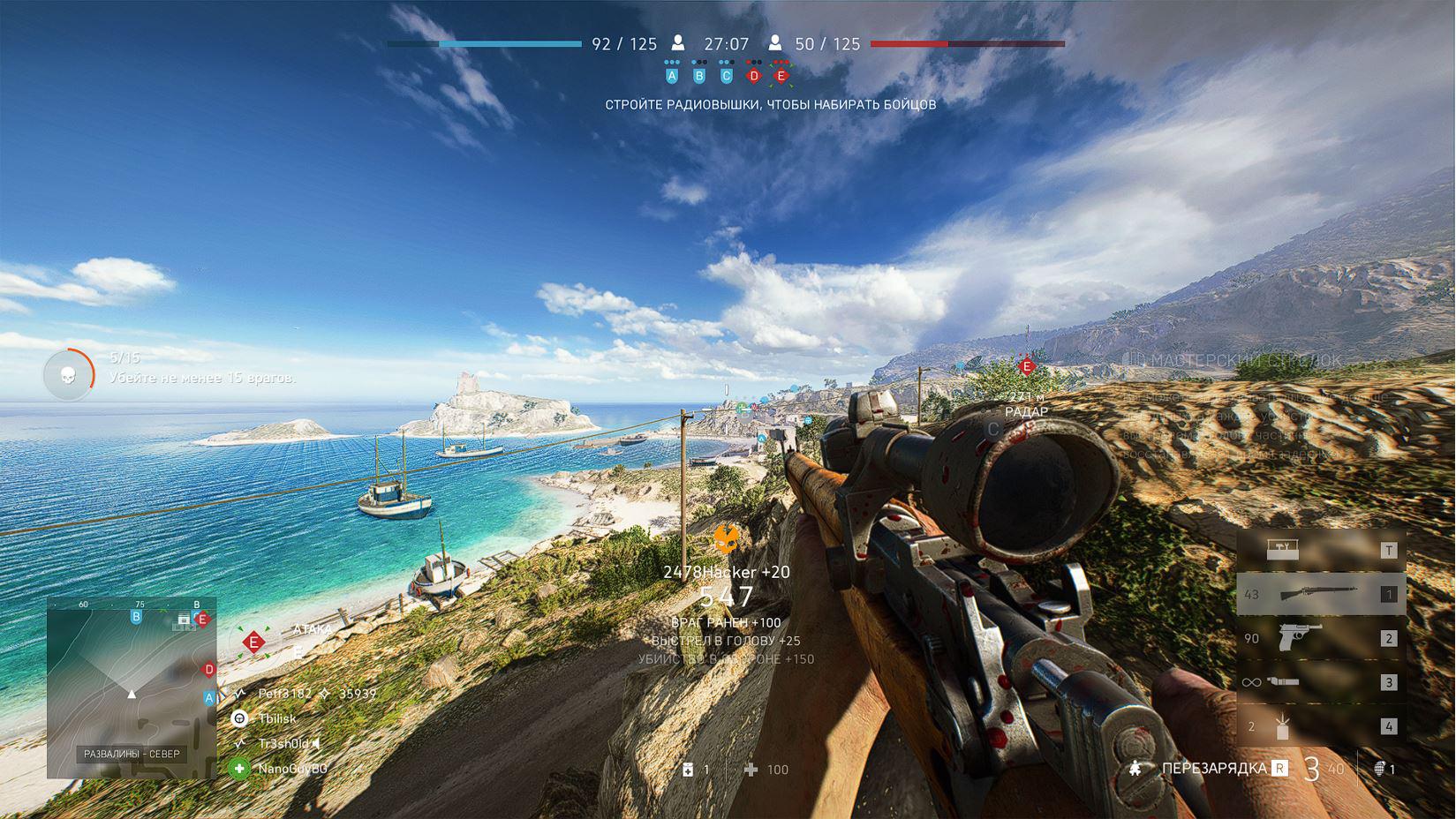Viewport: 1456px width, 819px height.
Task: Click the skull assignment tracker icon
Action: click(x=68, y=376)
